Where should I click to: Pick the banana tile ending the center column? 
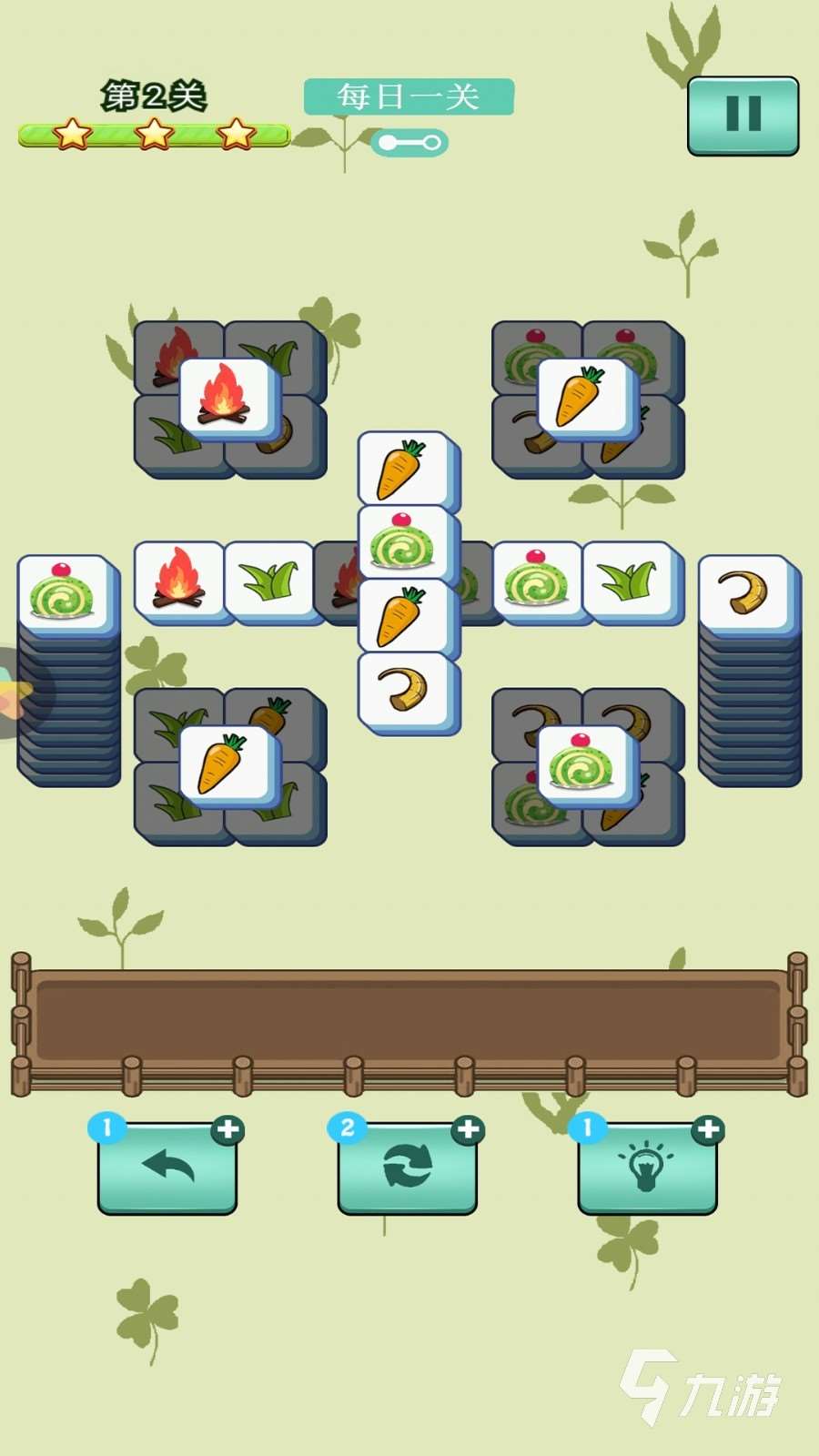click(404, 692)
